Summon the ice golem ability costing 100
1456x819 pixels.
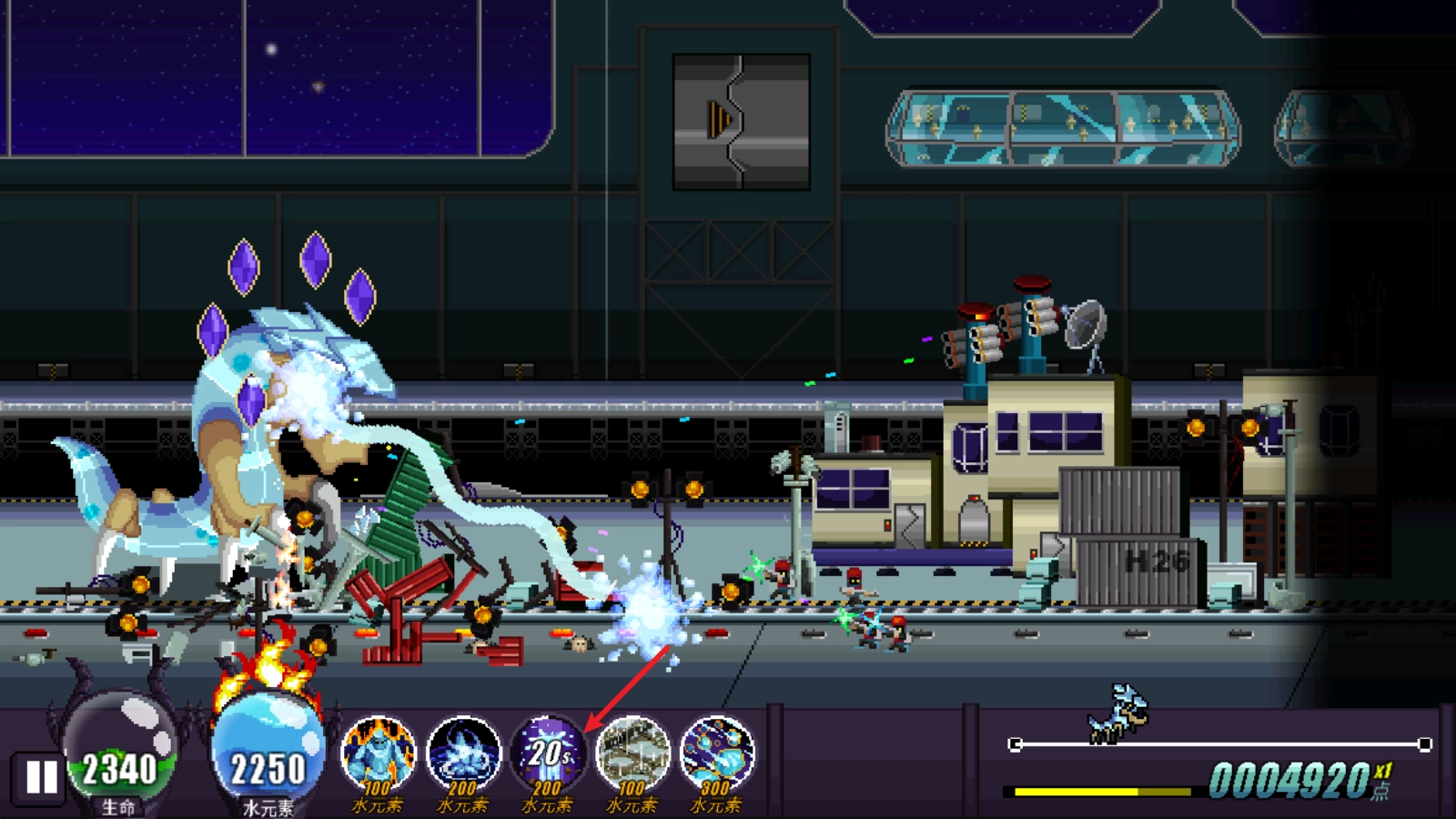pyautogui.click(x=378, y=755)
